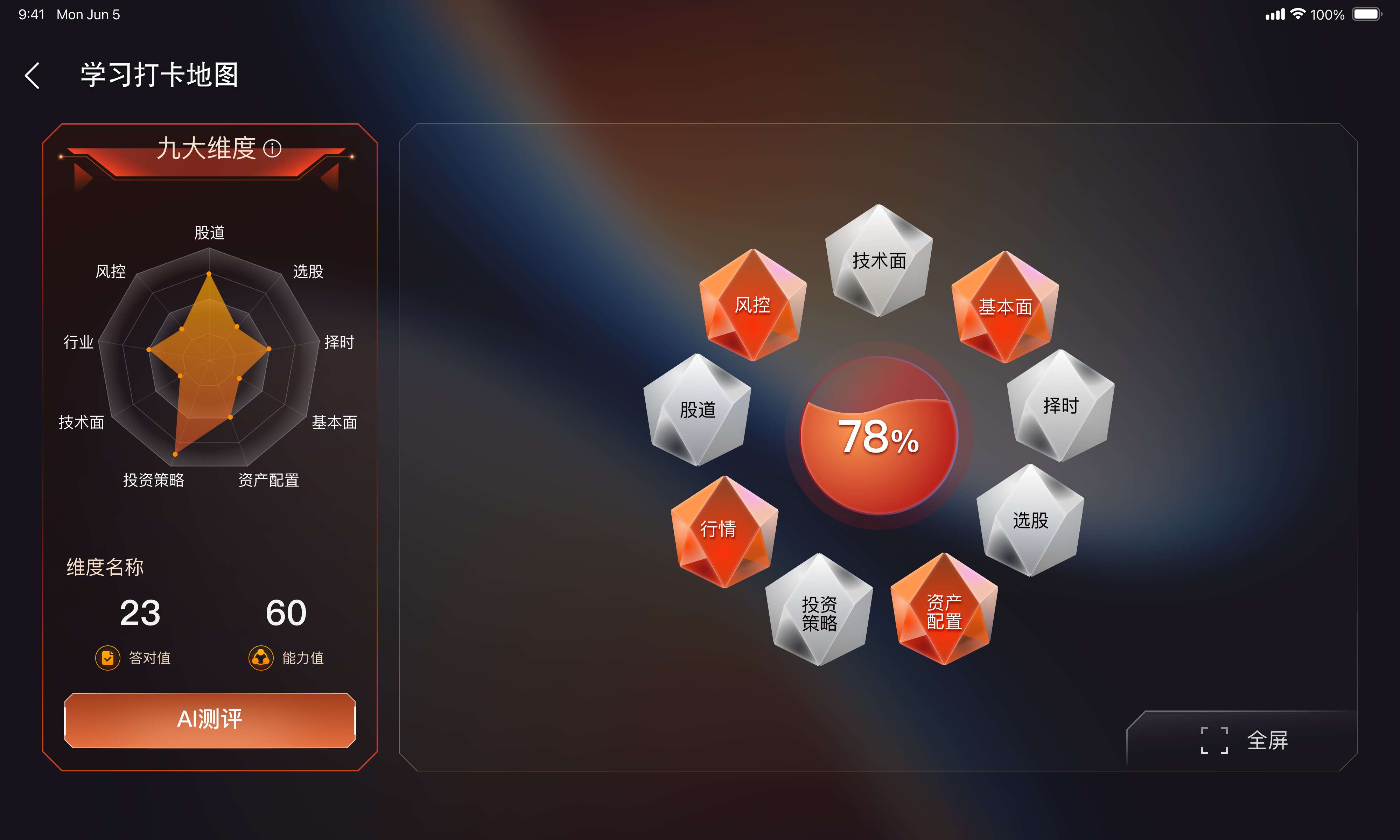This screenshot has width=1400, height=840.
Task: Go back using the arrow button
Action: [x=33, y=75]
